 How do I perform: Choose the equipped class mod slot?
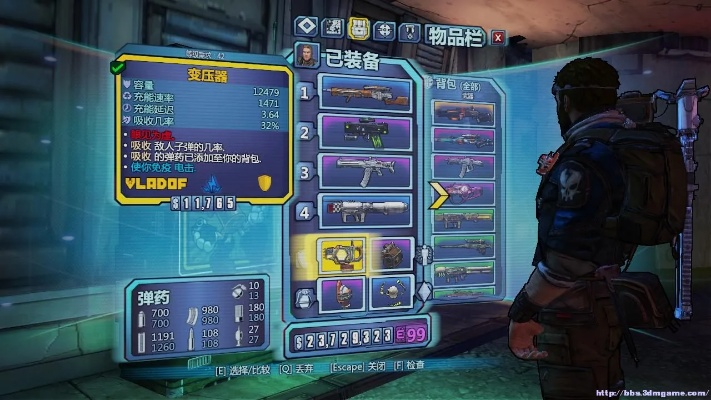[x=342, y=293]
